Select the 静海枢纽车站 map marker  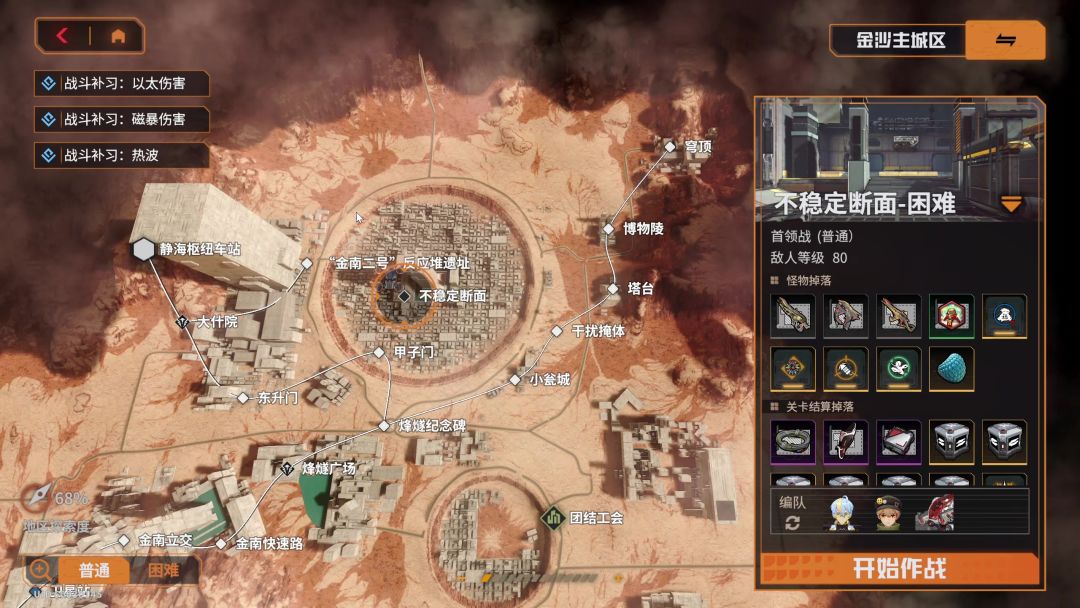142,248
